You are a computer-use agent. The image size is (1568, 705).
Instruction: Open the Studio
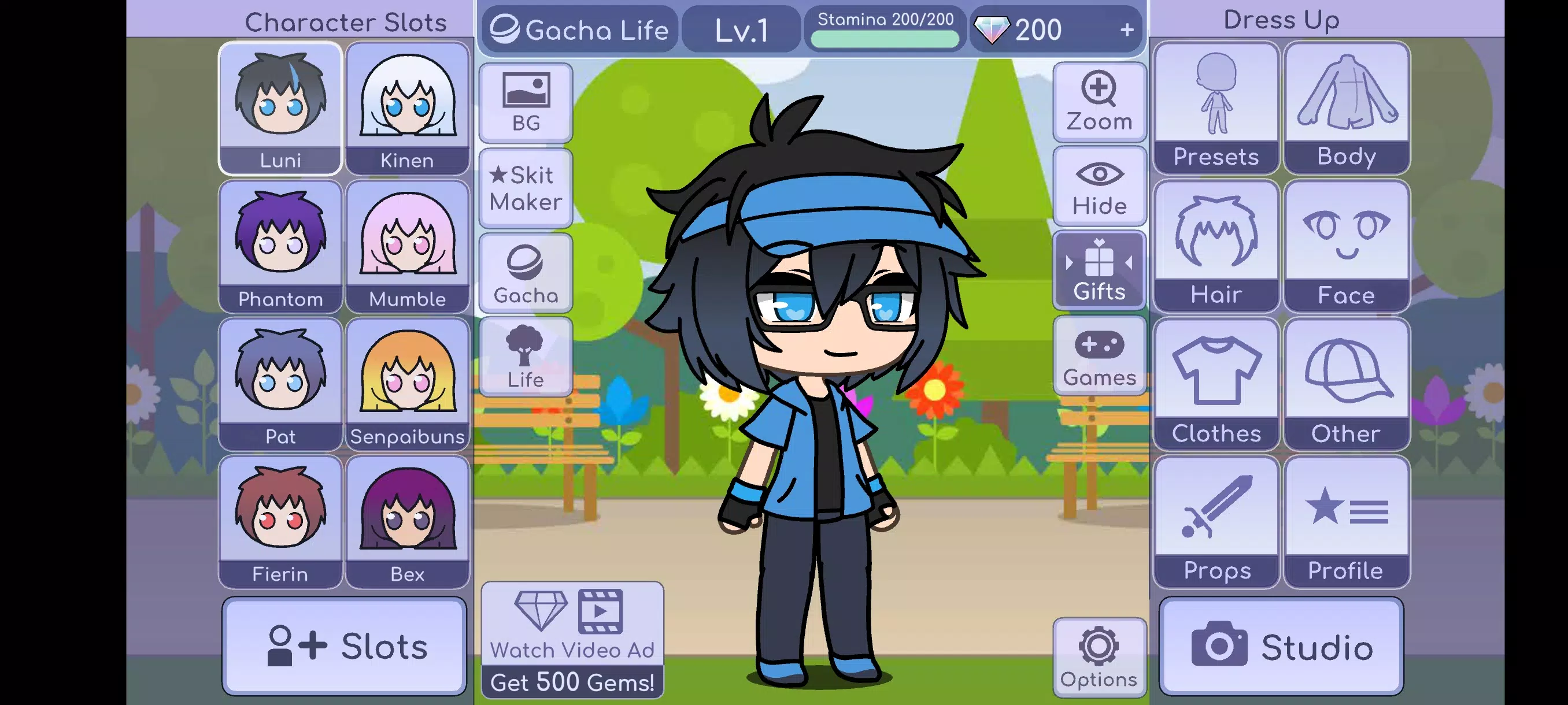(1281, 647)
